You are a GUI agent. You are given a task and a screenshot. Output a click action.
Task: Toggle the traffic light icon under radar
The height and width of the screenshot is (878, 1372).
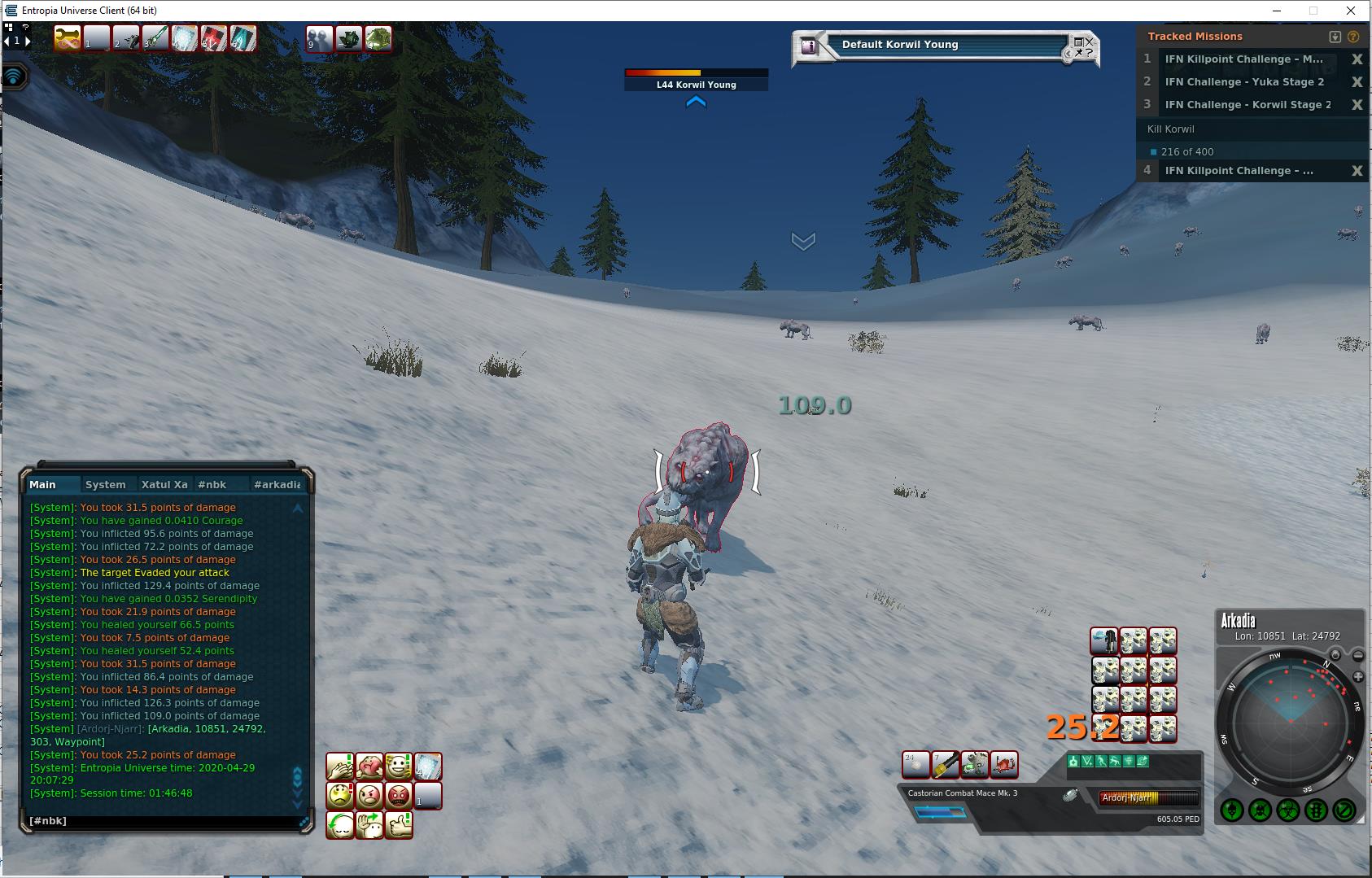click(1316, 810)
